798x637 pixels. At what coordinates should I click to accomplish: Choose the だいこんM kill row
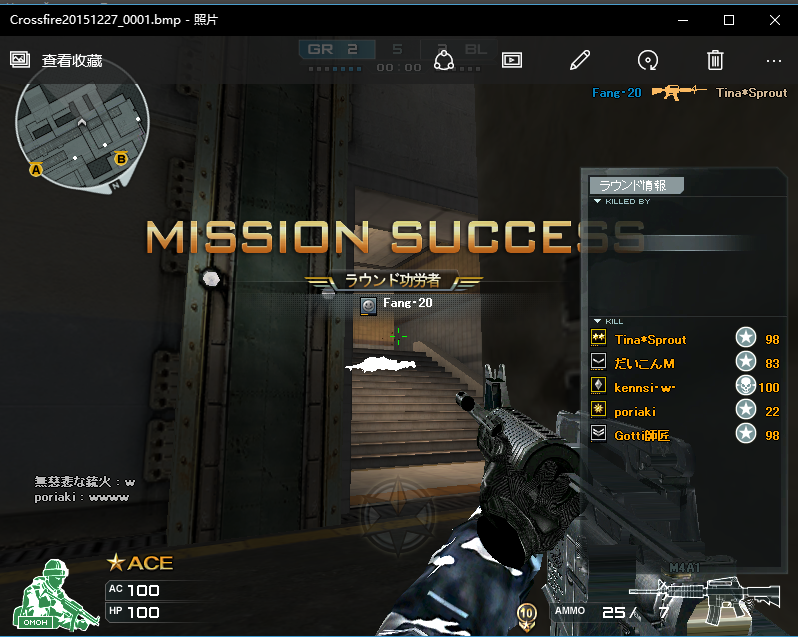tap(644, 364)
